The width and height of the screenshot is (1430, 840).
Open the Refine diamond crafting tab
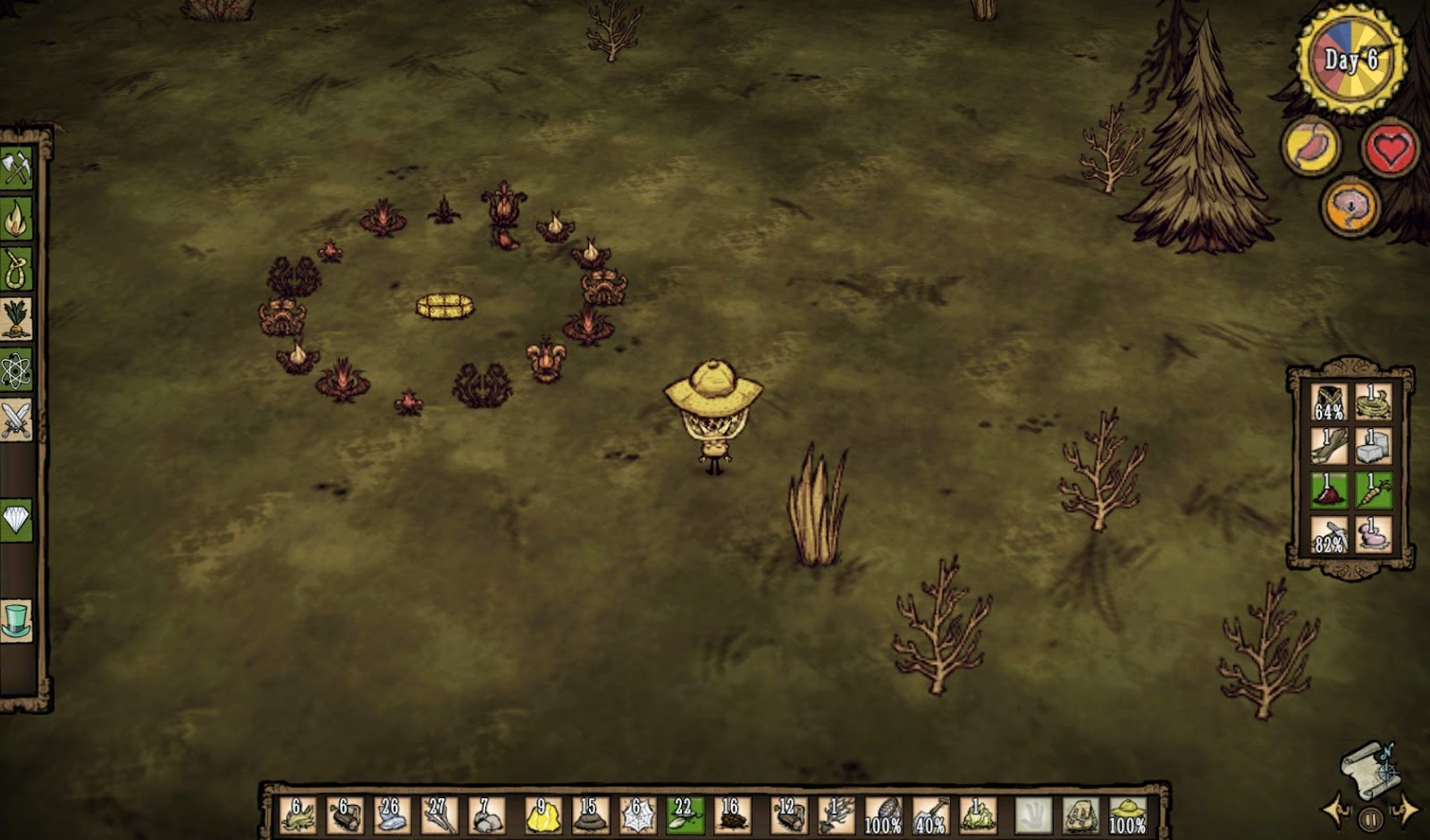16,519
